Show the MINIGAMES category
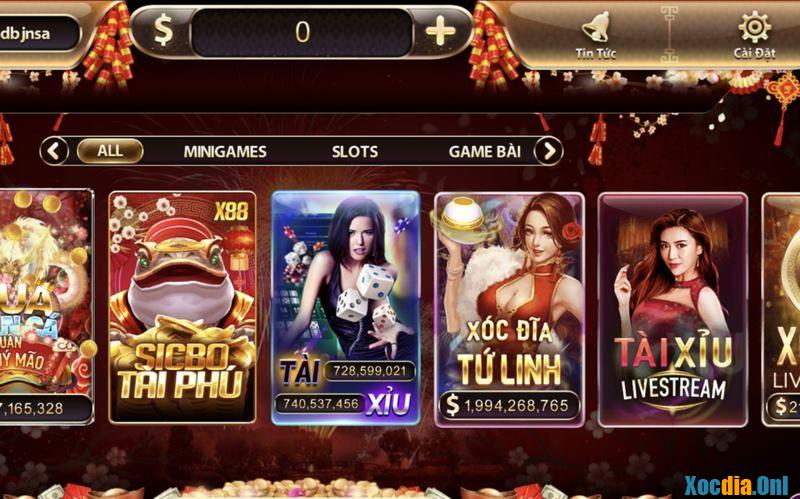This screenshot has width=800, height=499. coord(225,152)
